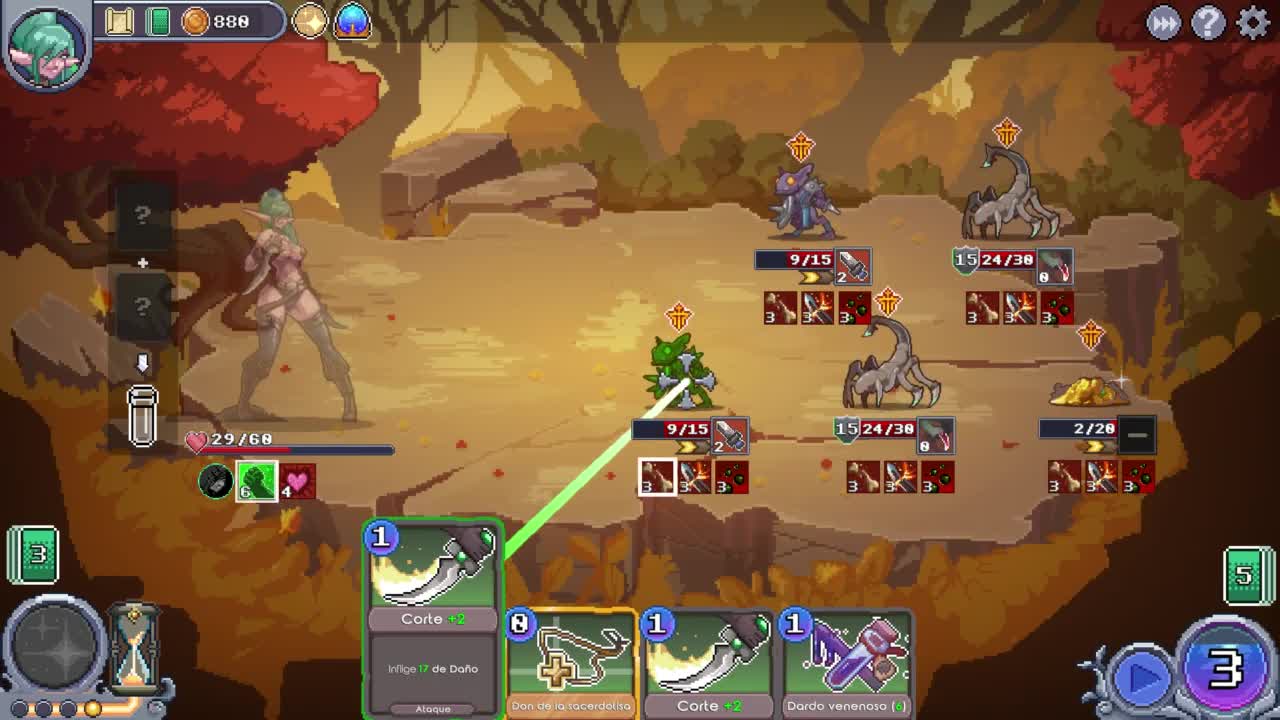Target the green goblin enemy
The height and width of the screenshot is (720, 1280).
tap(680, 370)
